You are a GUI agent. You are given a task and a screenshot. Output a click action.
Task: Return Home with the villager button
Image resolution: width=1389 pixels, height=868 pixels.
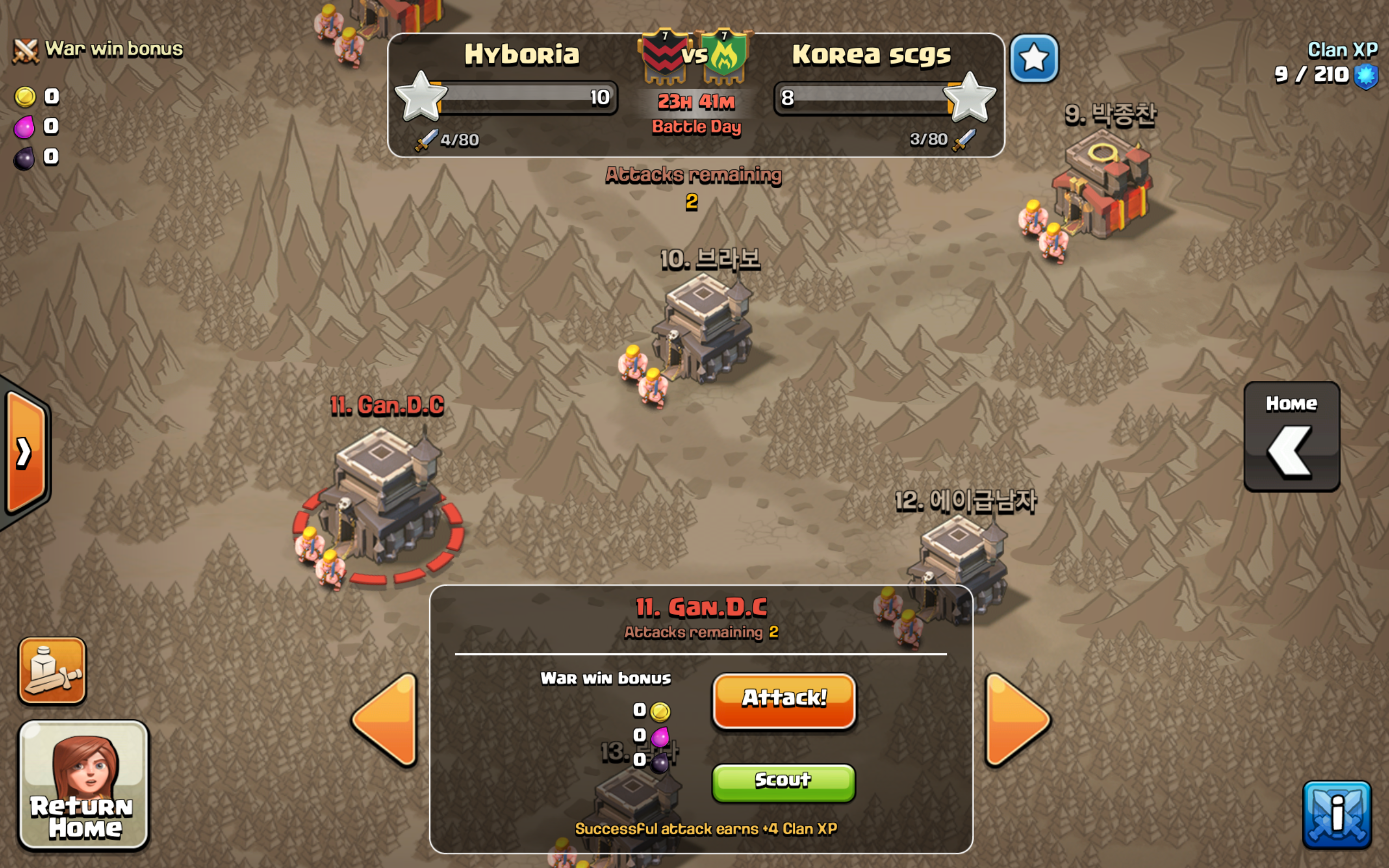pyautogui.click(x=84, y=784)
